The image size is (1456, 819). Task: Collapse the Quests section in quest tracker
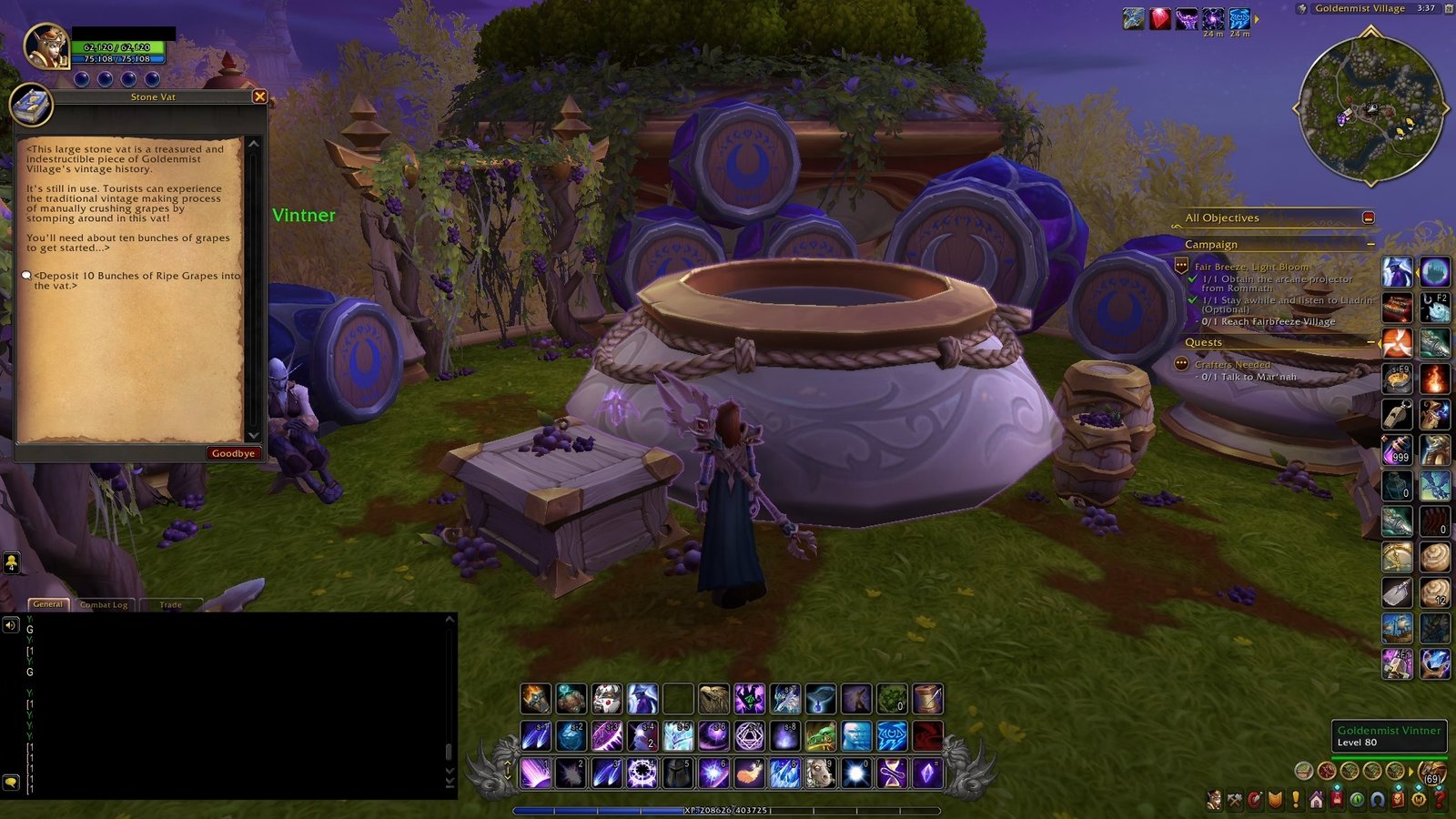(x=1371, y=342)
